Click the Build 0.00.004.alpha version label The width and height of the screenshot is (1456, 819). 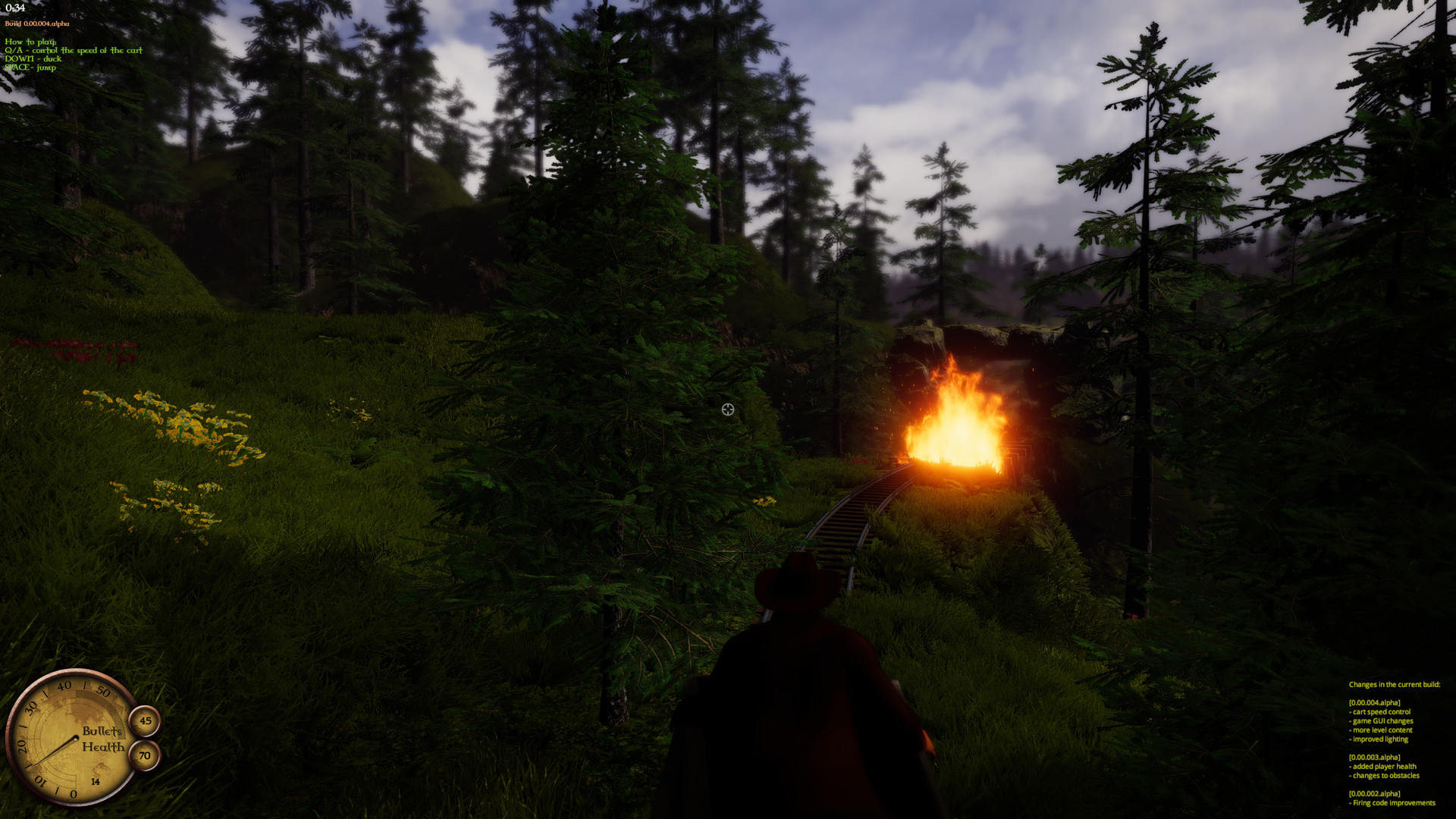coord(36,24)
